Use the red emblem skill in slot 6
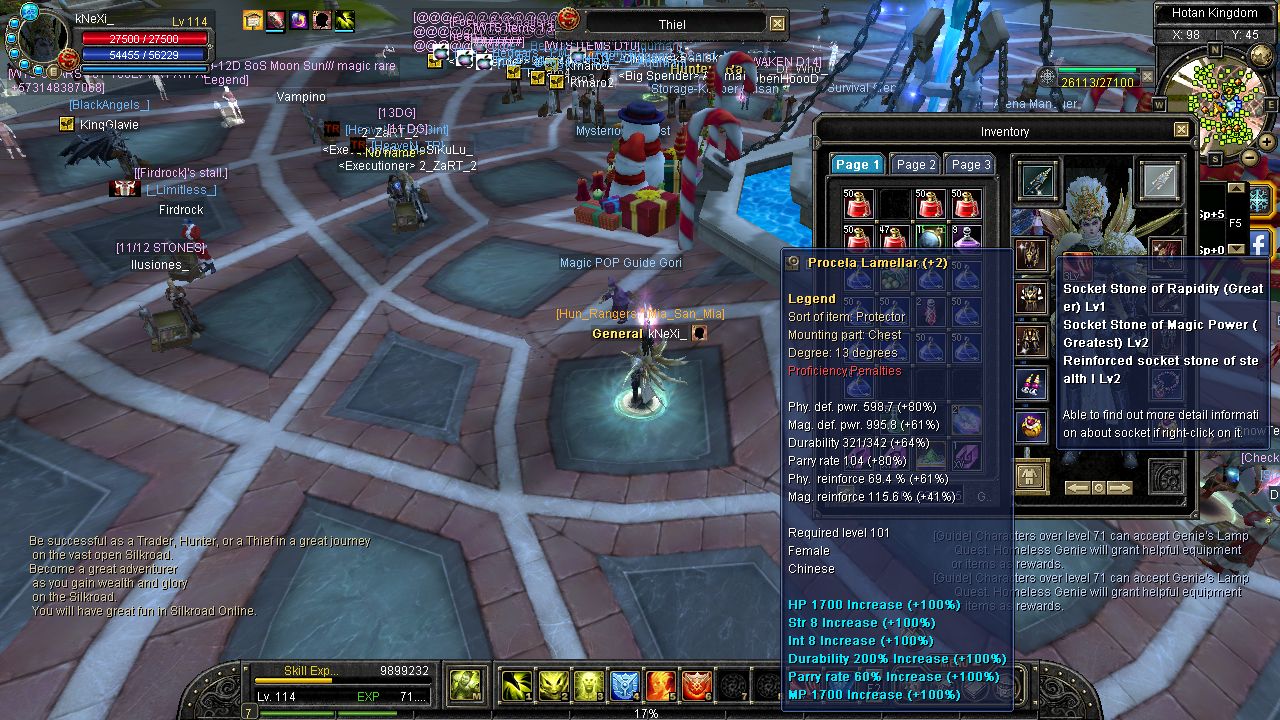The width and height of the screenshot is (1280, 720). tap(697, 685)
